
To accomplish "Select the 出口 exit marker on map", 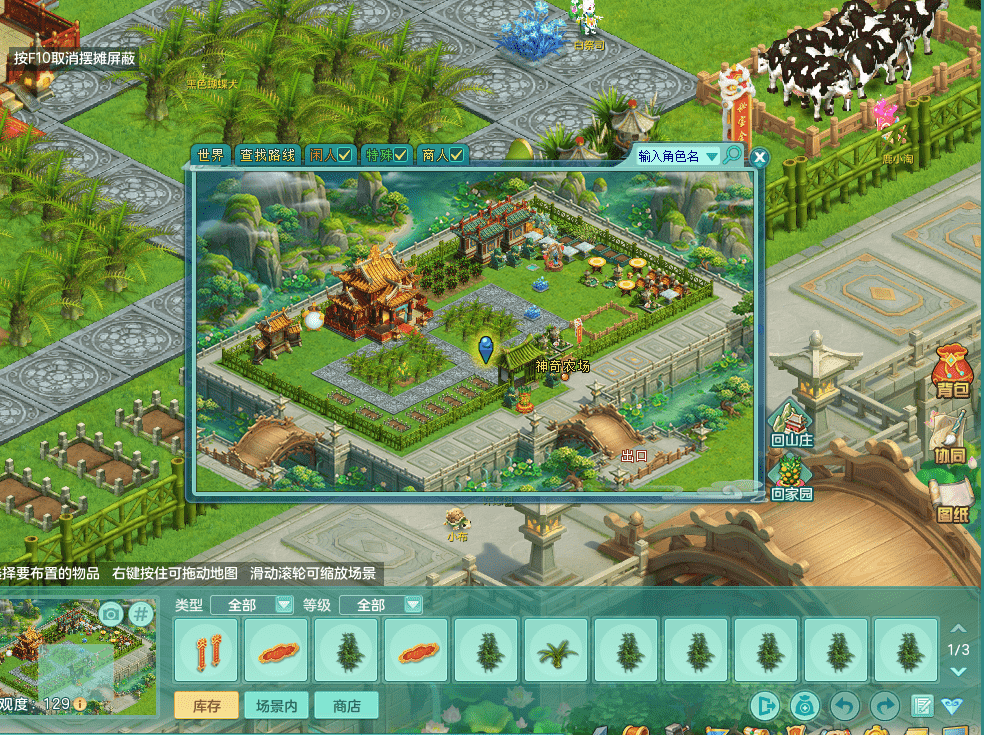I will pyautogui.click(x=634, y=456).
